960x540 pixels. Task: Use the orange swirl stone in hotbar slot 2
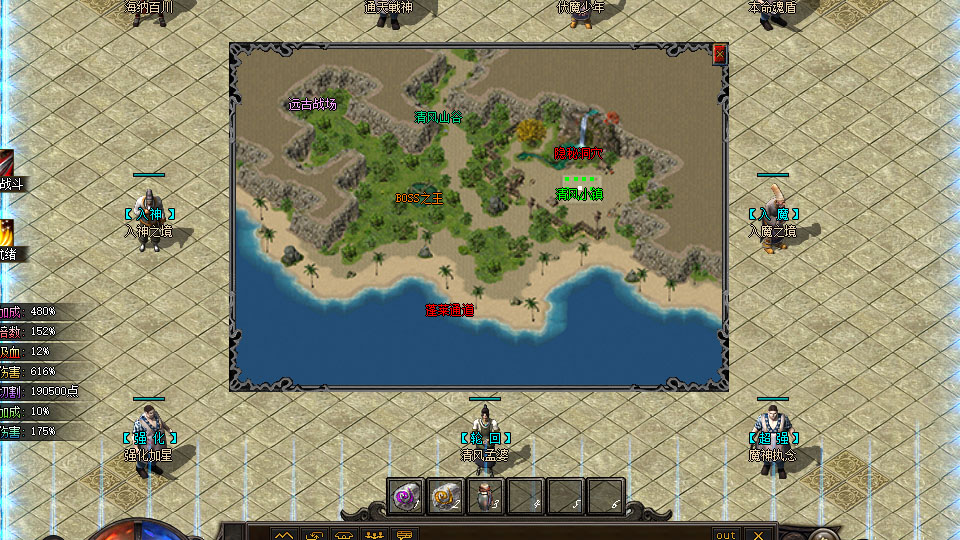pyautogui.click(x=446, y=495)
